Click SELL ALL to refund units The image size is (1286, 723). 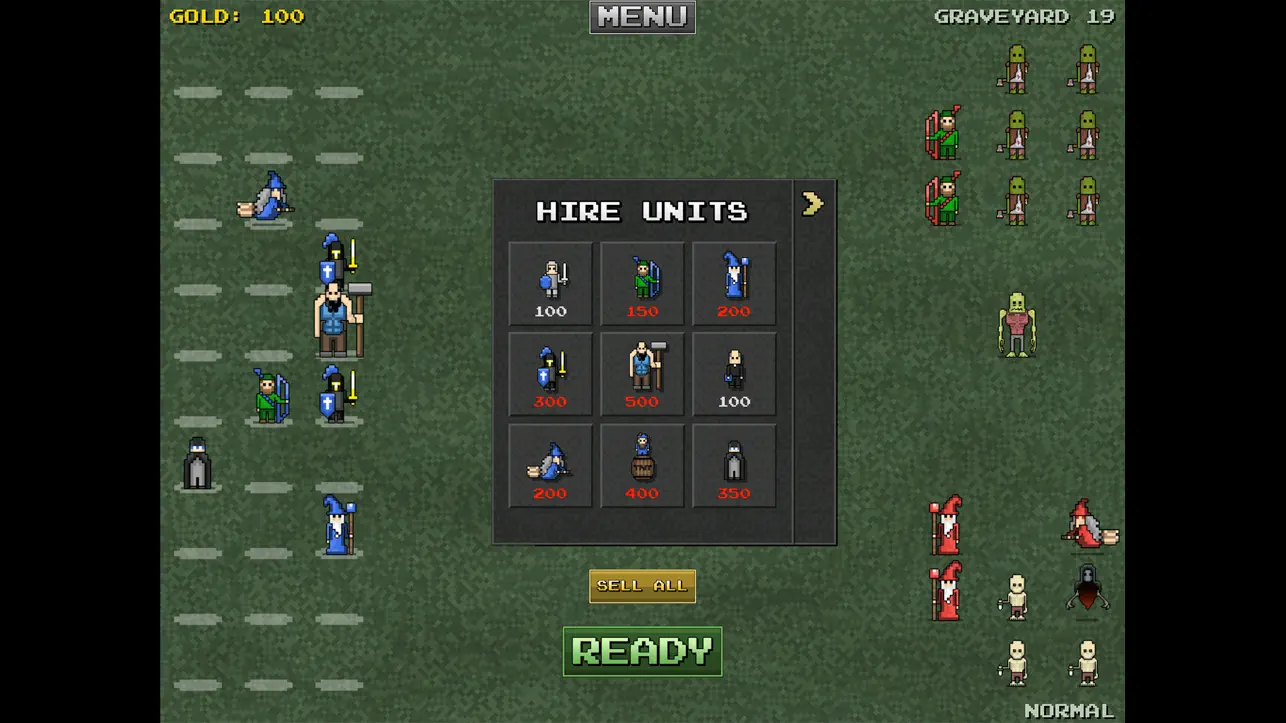641,585
